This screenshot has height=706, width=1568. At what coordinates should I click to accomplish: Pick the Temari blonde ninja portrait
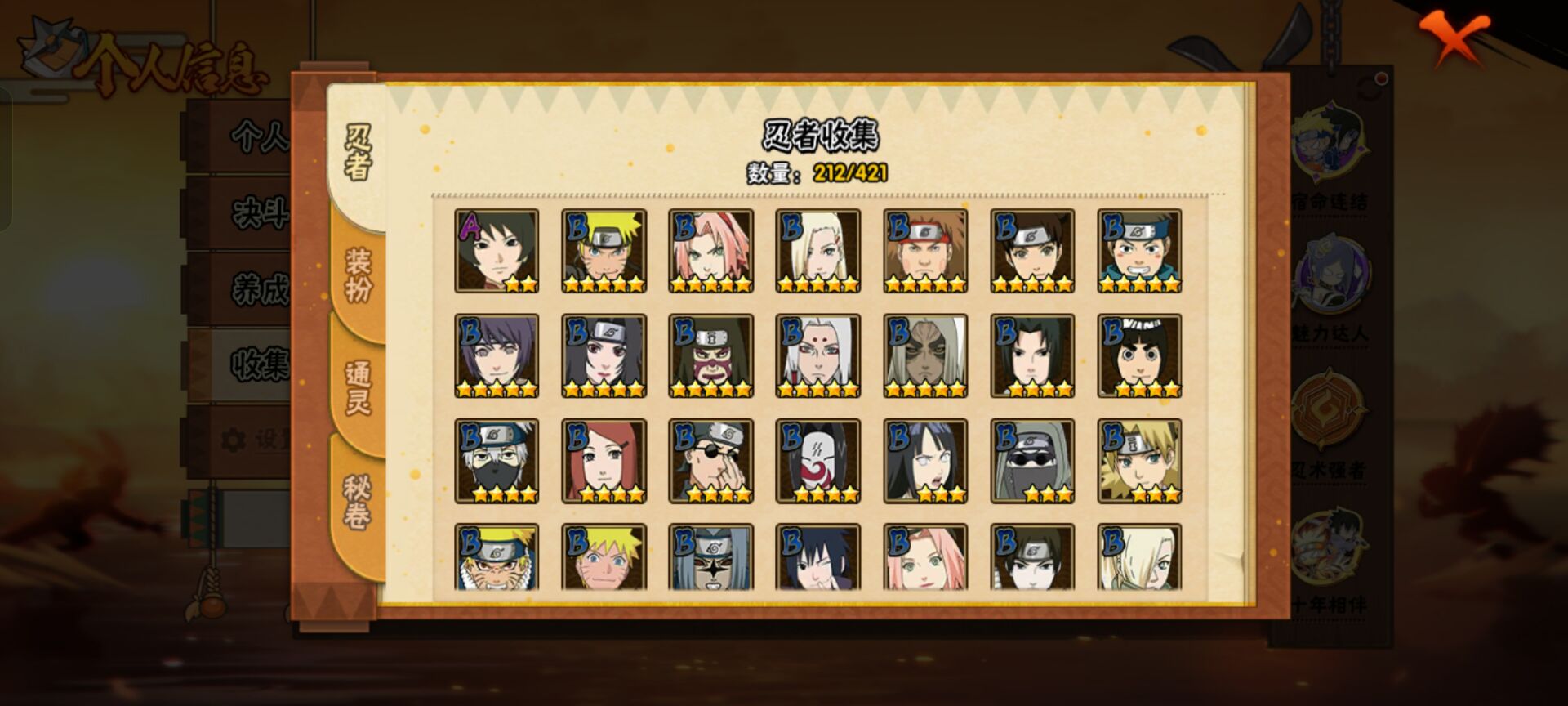click(x=1139, y=461)
